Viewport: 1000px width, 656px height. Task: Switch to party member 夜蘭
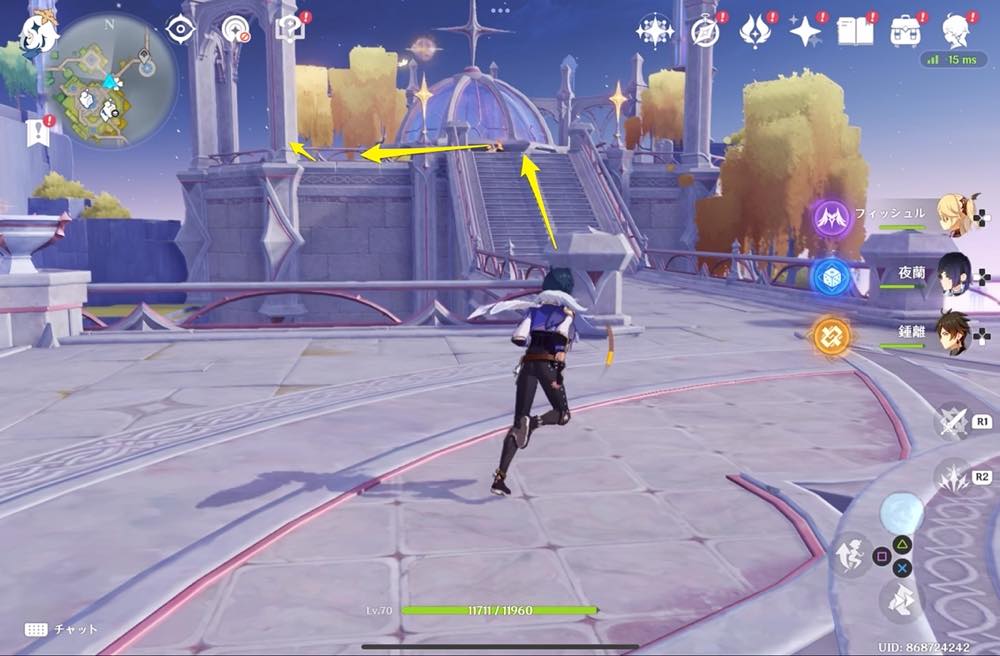click(x=956, y=273)
